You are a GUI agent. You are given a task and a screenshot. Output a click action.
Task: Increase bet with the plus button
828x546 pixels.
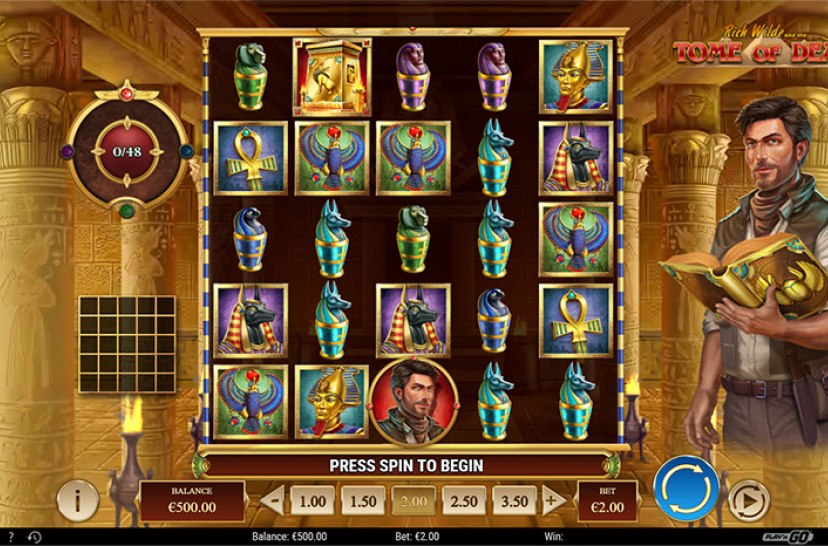553,500
